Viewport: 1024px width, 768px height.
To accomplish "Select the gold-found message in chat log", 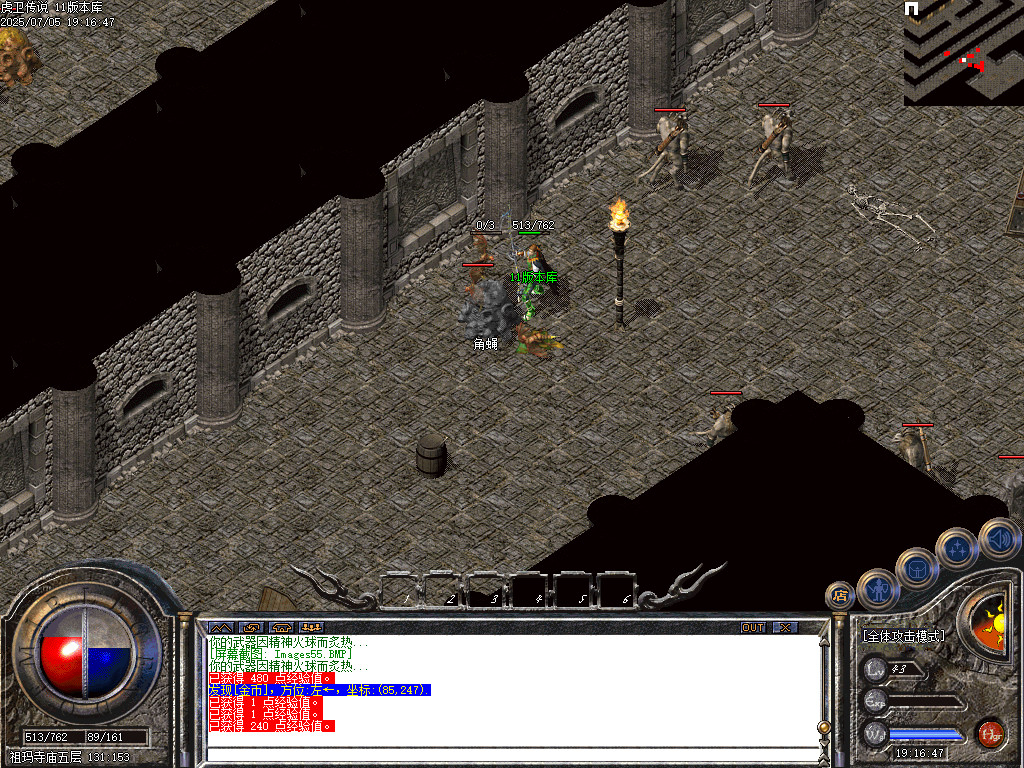I will coord(319,690).
